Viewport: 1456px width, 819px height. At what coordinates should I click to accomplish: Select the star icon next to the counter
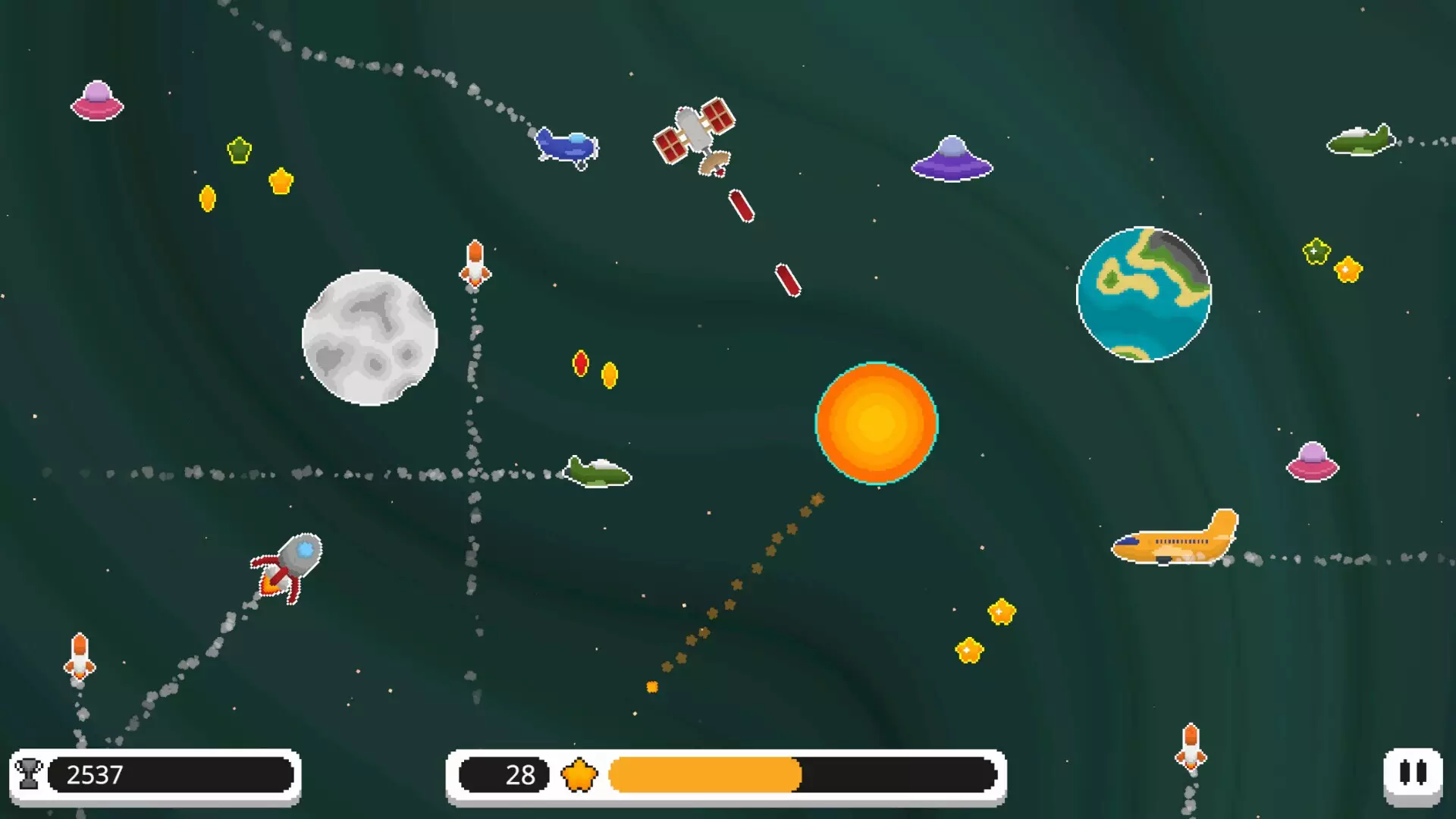click(x=581, y=775)
